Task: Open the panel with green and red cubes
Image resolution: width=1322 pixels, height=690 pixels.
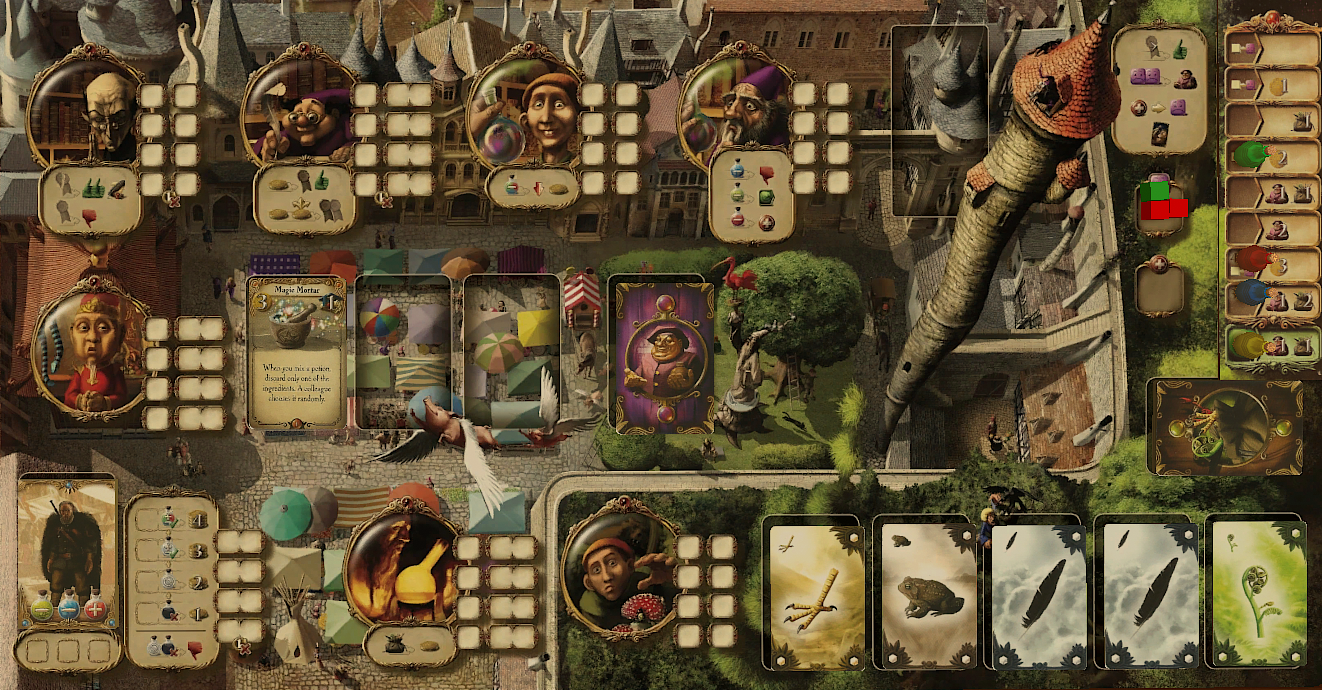Action: (1162, 201)
